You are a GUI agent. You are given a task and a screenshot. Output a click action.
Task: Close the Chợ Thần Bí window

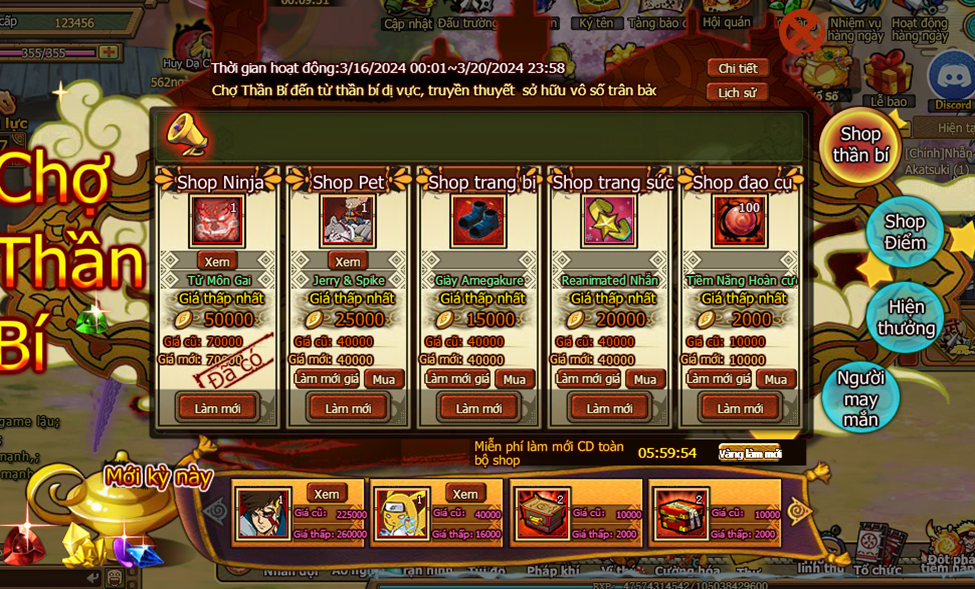pos(801,33)
